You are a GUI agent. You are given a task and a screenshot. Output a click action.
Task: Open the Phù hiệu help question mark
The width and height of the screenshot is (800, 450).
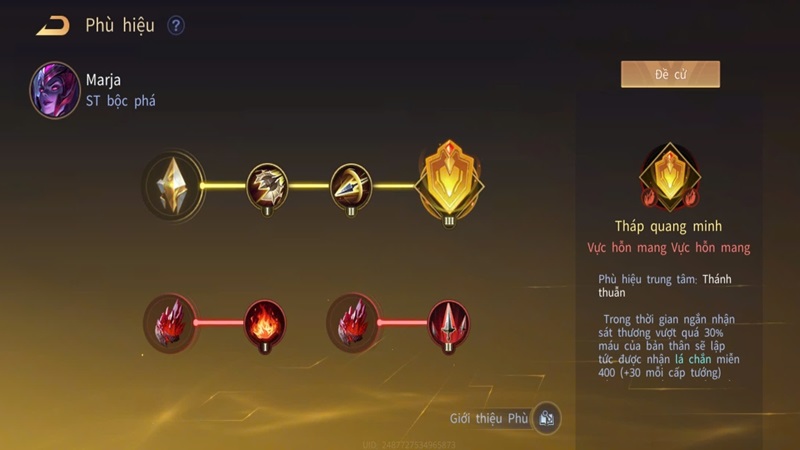[x=176, y=26]
